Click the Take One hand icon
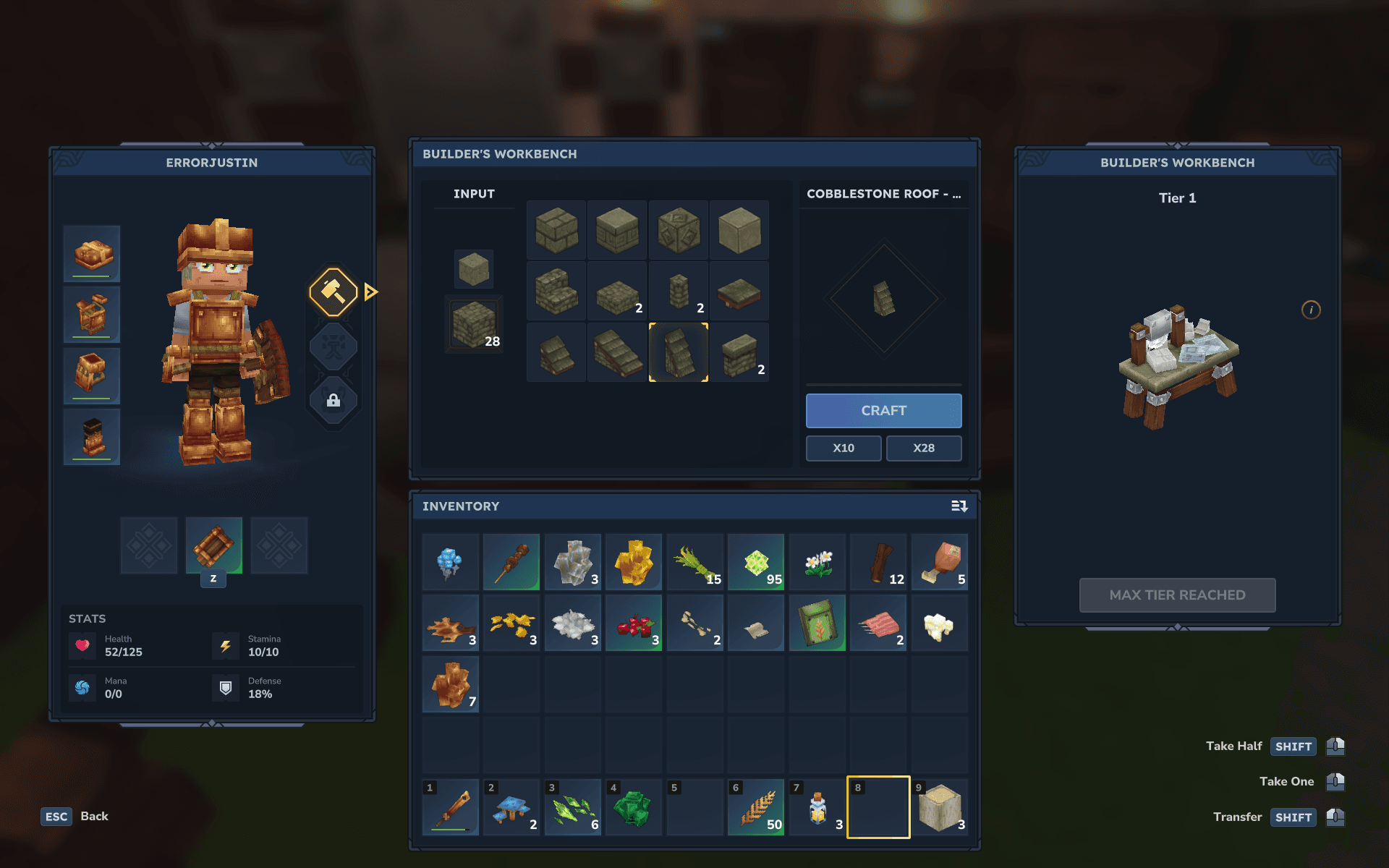1389x868 pixels. [1337, 781]
